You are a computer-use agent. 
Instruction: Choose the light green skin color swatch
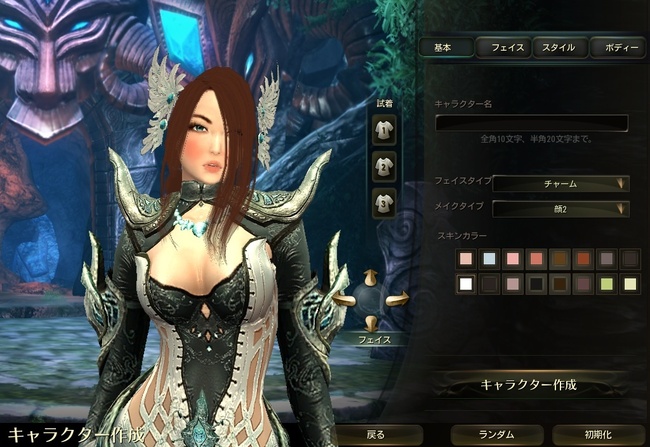click(x=606, y=284)
